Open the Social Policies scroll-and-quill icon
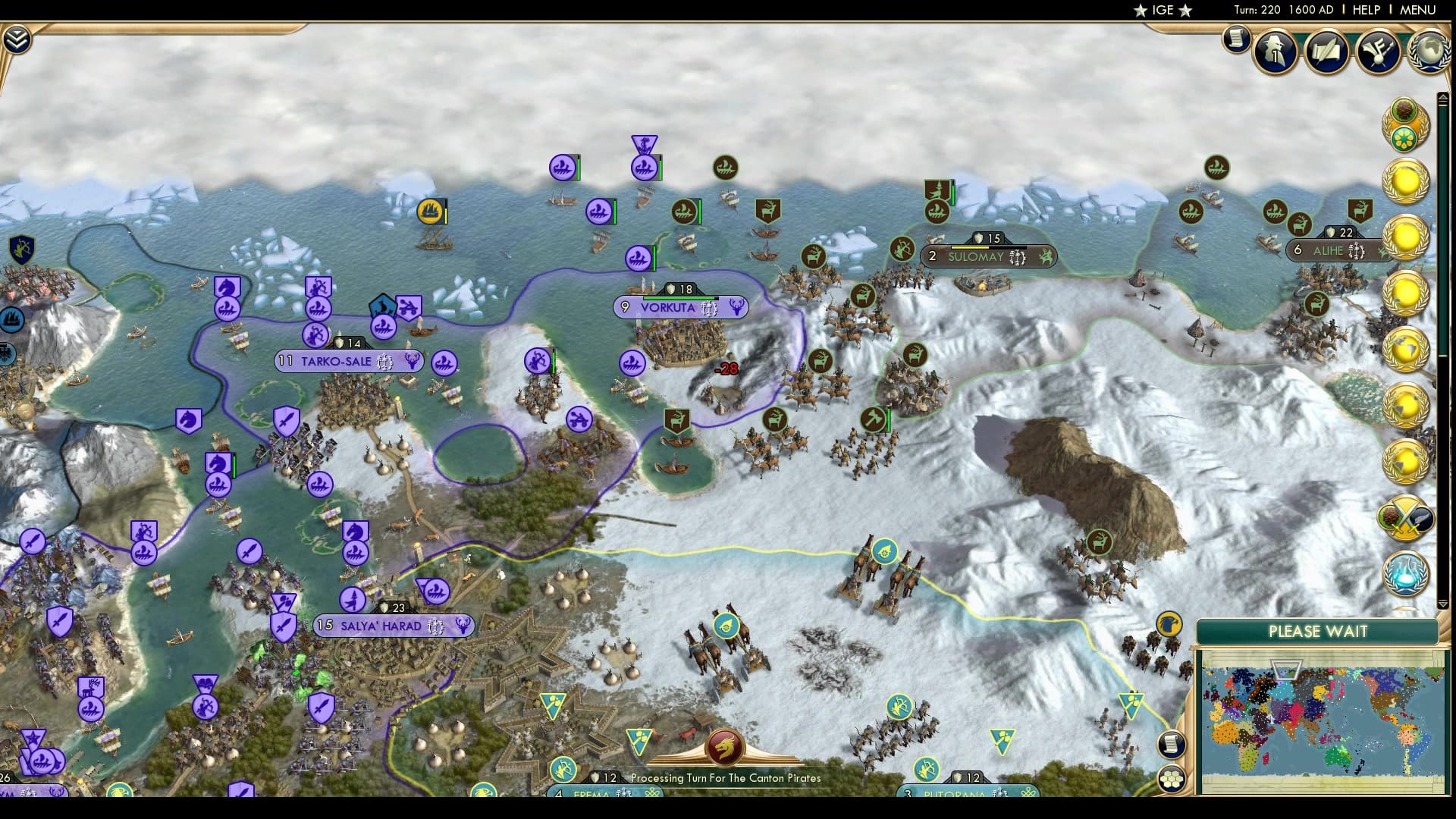Image resolution: width=1456 pixels, height=819 pixels. (1326, 50)
